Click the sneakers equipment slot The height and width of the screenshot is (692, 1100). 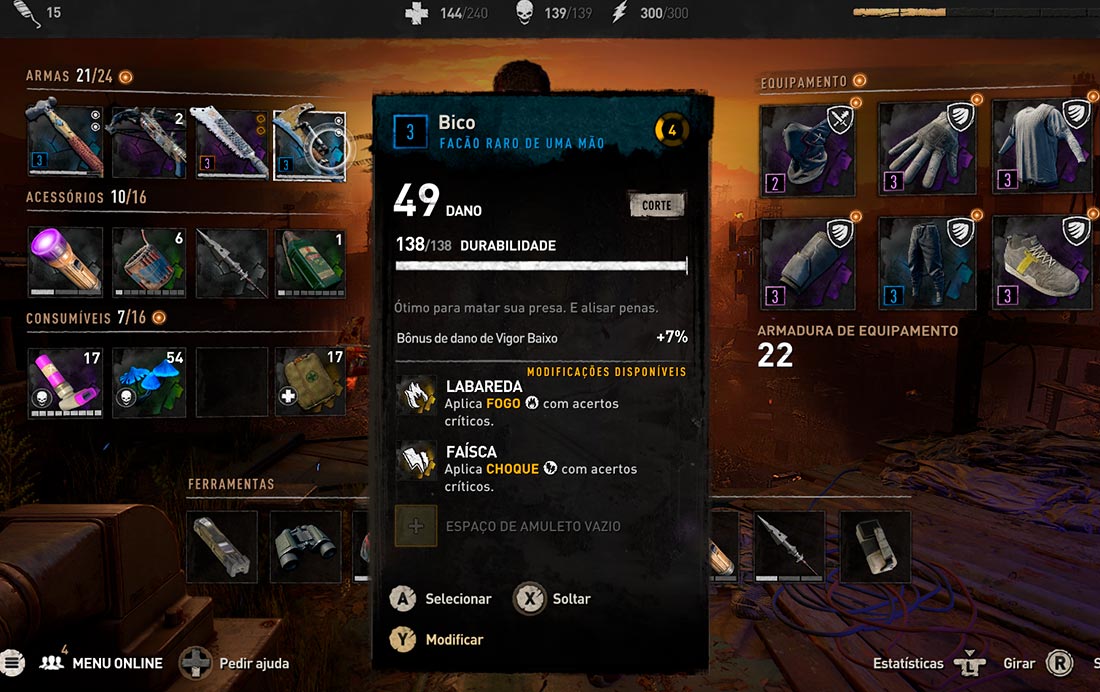pyautogui.click(x=1042, y=262)
